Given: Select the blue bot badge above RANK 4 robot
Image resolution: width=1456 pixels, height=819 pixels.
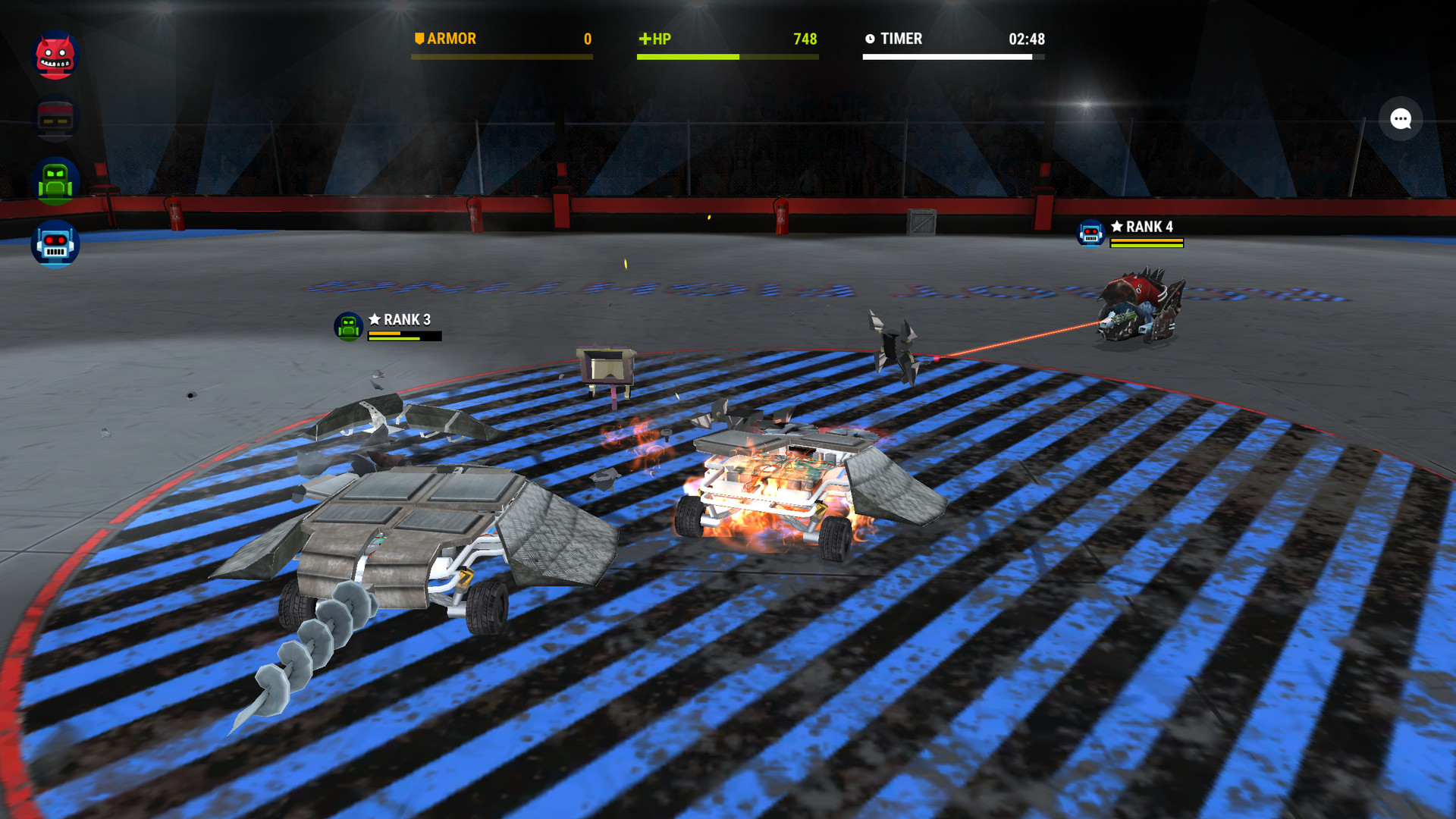Looking at the screenshot, I should click(x=1090, y=234).
